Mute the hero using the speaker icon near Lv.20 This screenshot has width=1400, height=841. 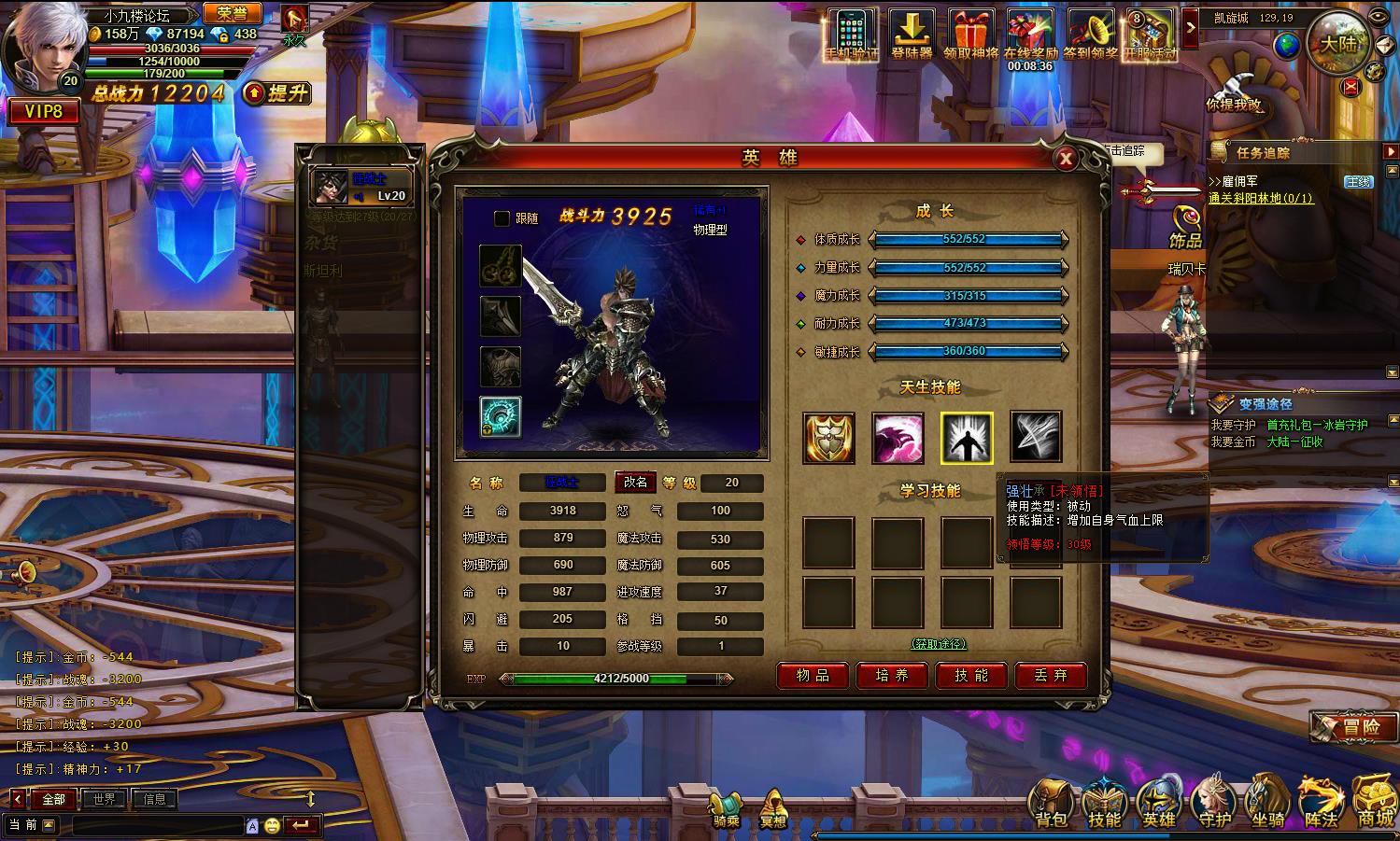pyautogui.click(x=361, y=197)
